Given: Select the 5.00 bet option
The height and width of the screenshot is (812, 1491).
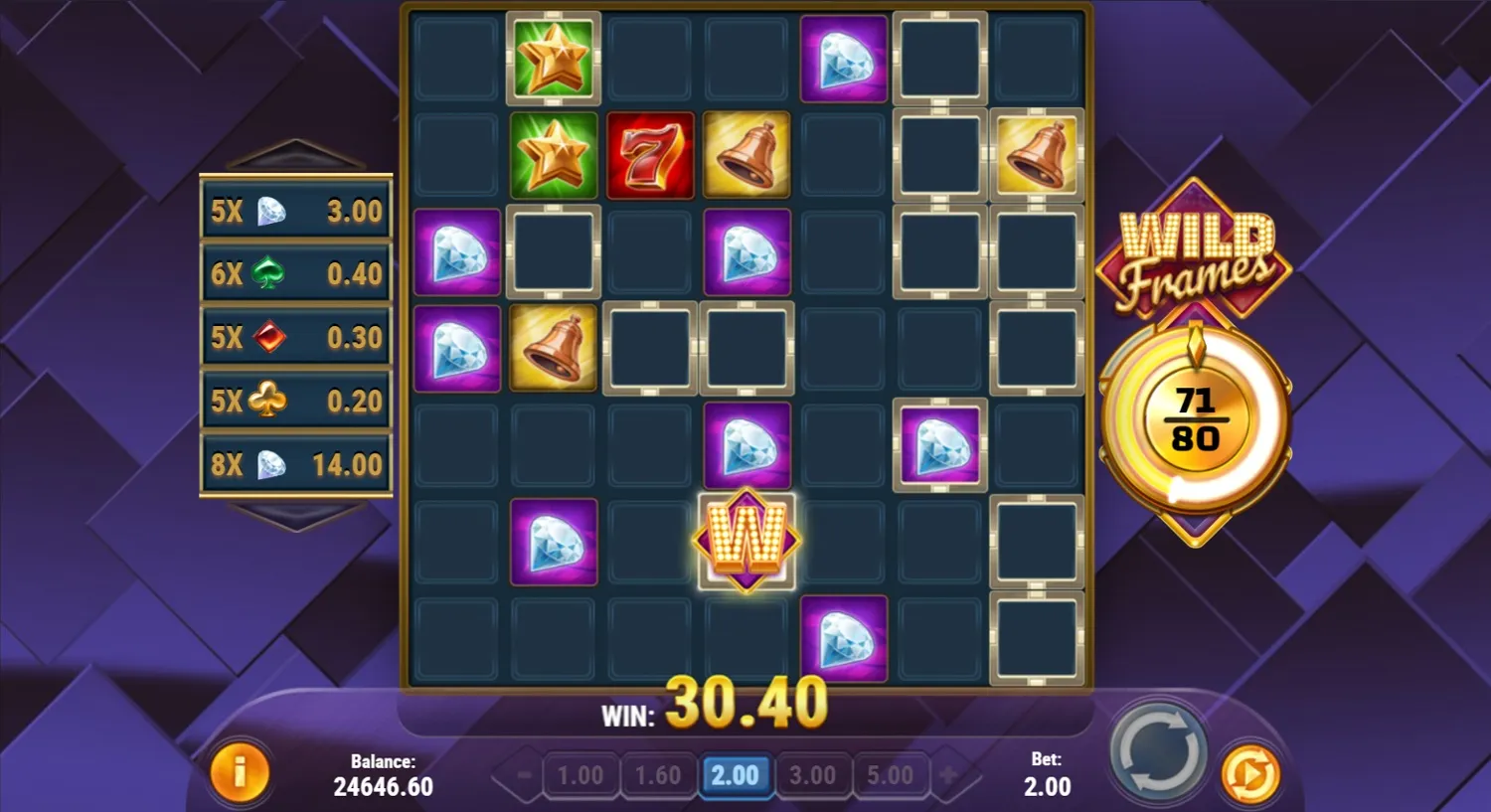Looking at the screenshot, I should coord(892,774).
